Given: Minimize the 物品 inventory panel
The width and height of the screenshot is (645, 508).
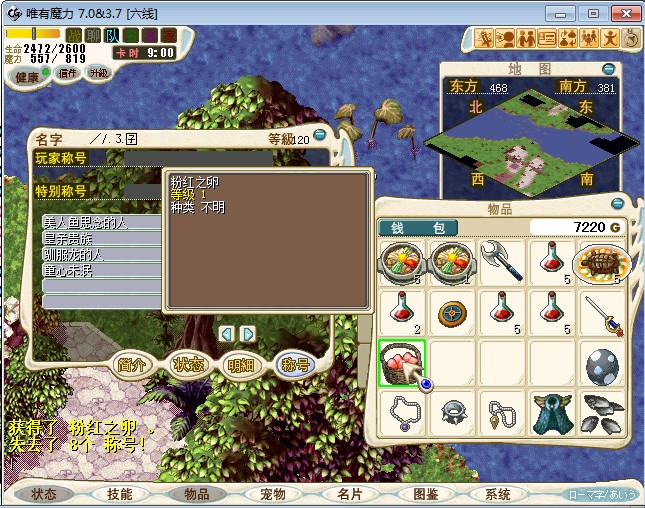Looking at the screenshot, I should click(x=618, y=207).
